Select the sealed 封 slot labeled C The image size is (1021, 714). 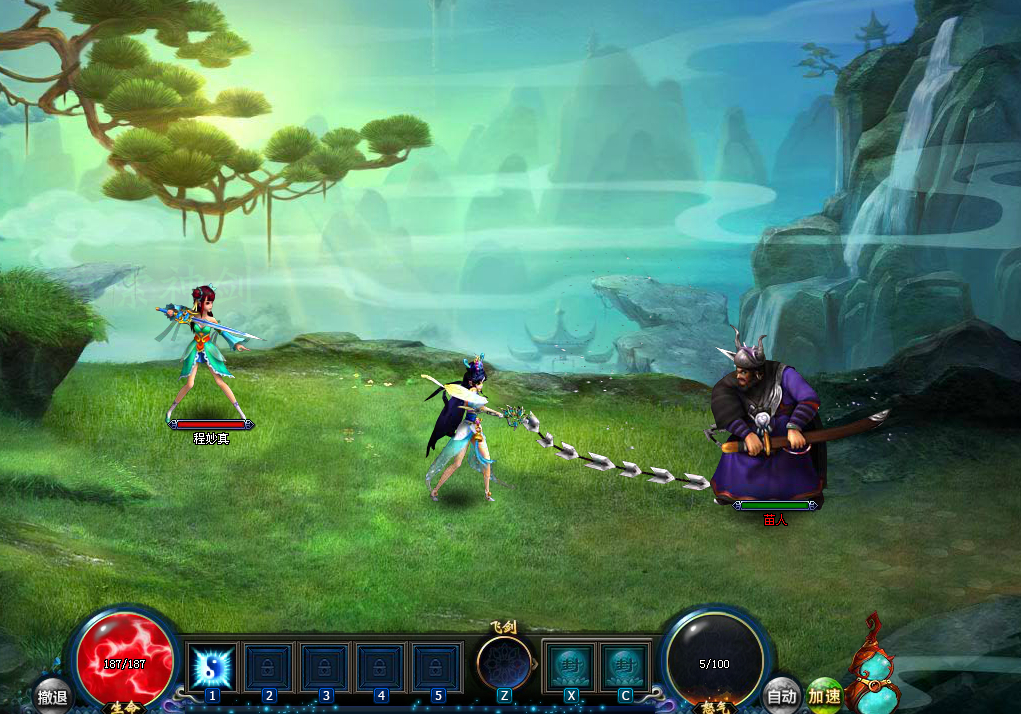pyautogui.click(x=625, y=665)
